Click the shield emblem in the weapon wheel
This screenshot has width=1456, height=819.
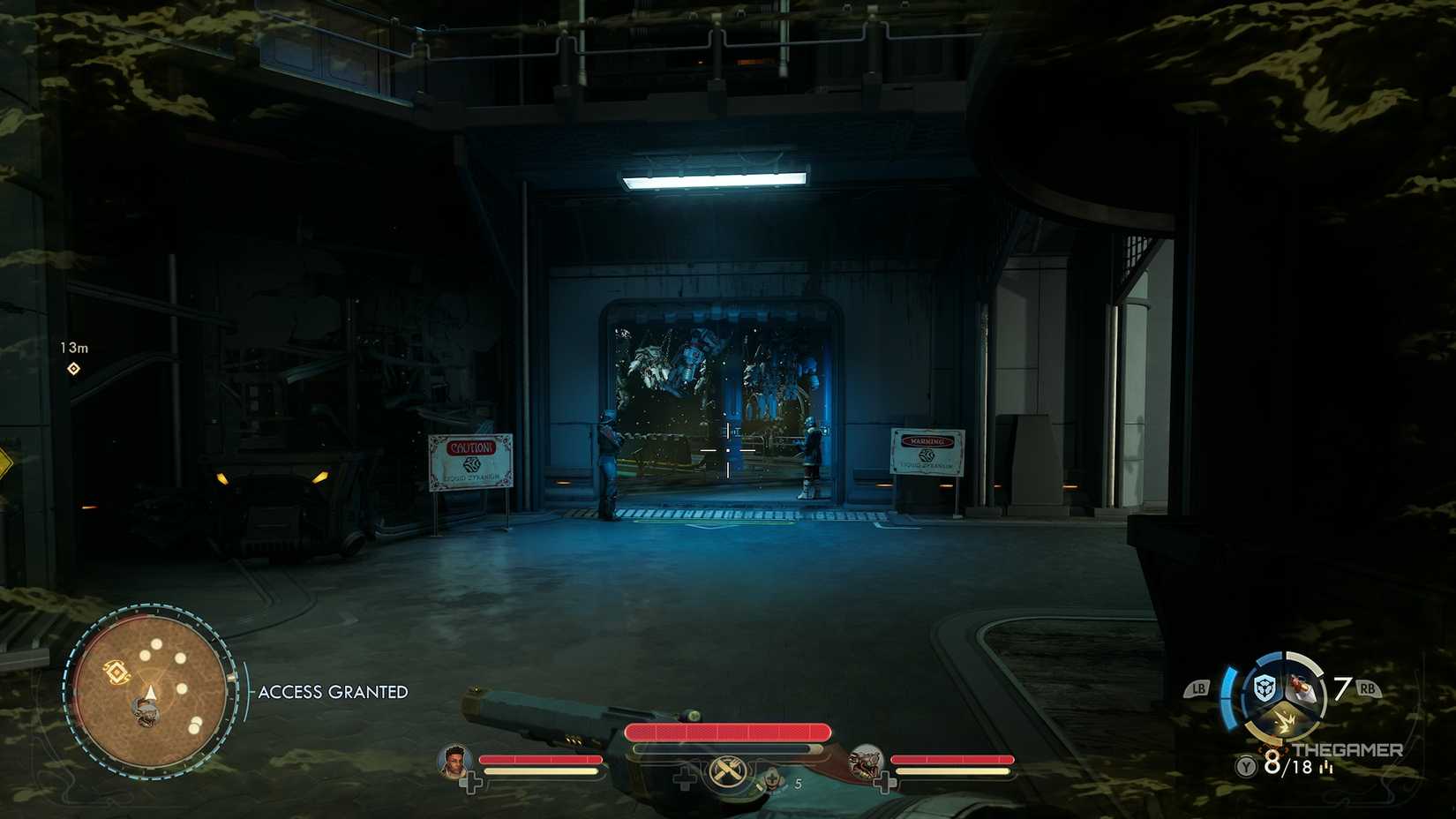click(x=1264, y=688)
